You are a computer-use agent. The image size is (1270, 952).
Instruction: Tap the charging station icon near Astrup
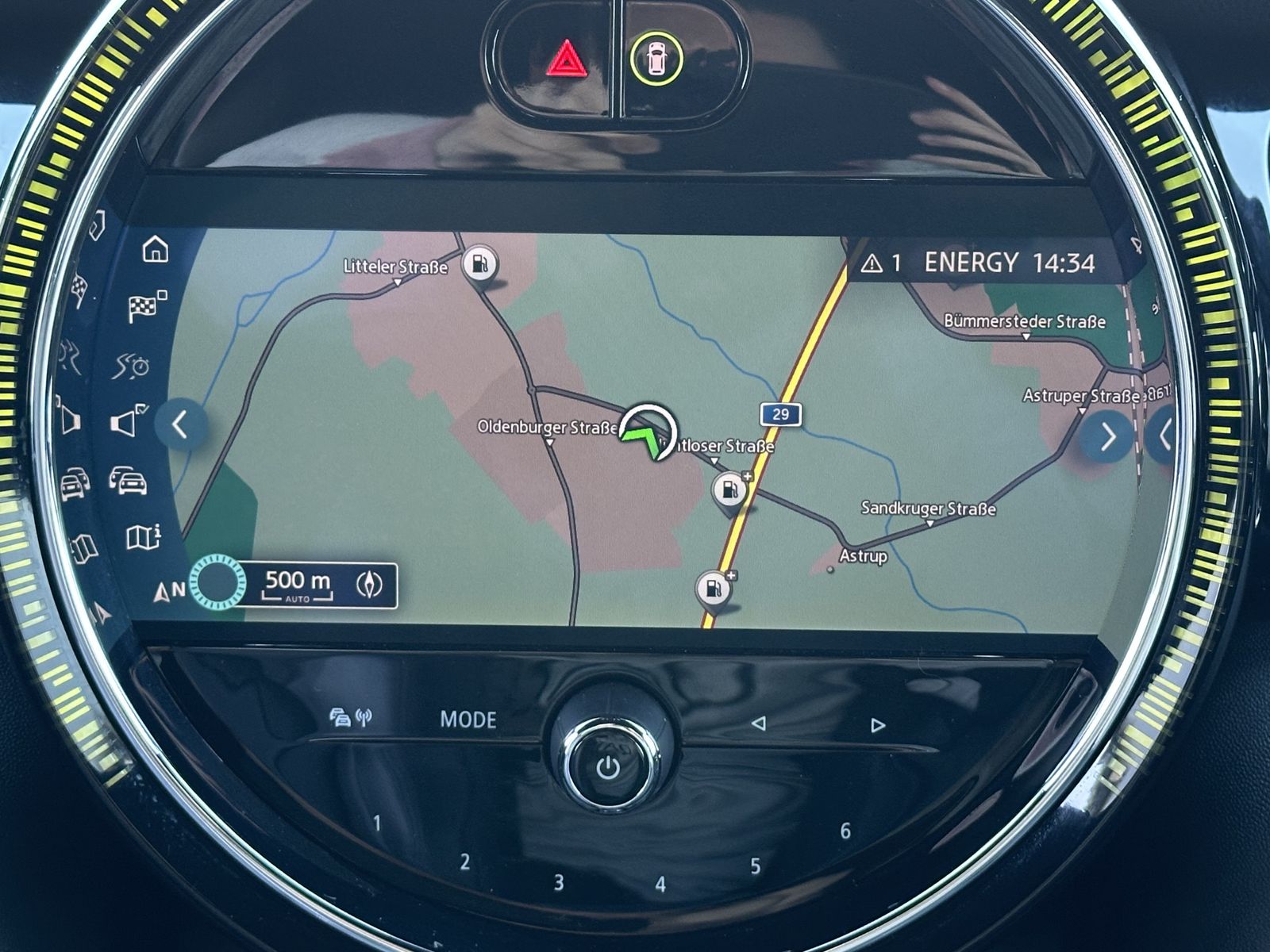714,588
